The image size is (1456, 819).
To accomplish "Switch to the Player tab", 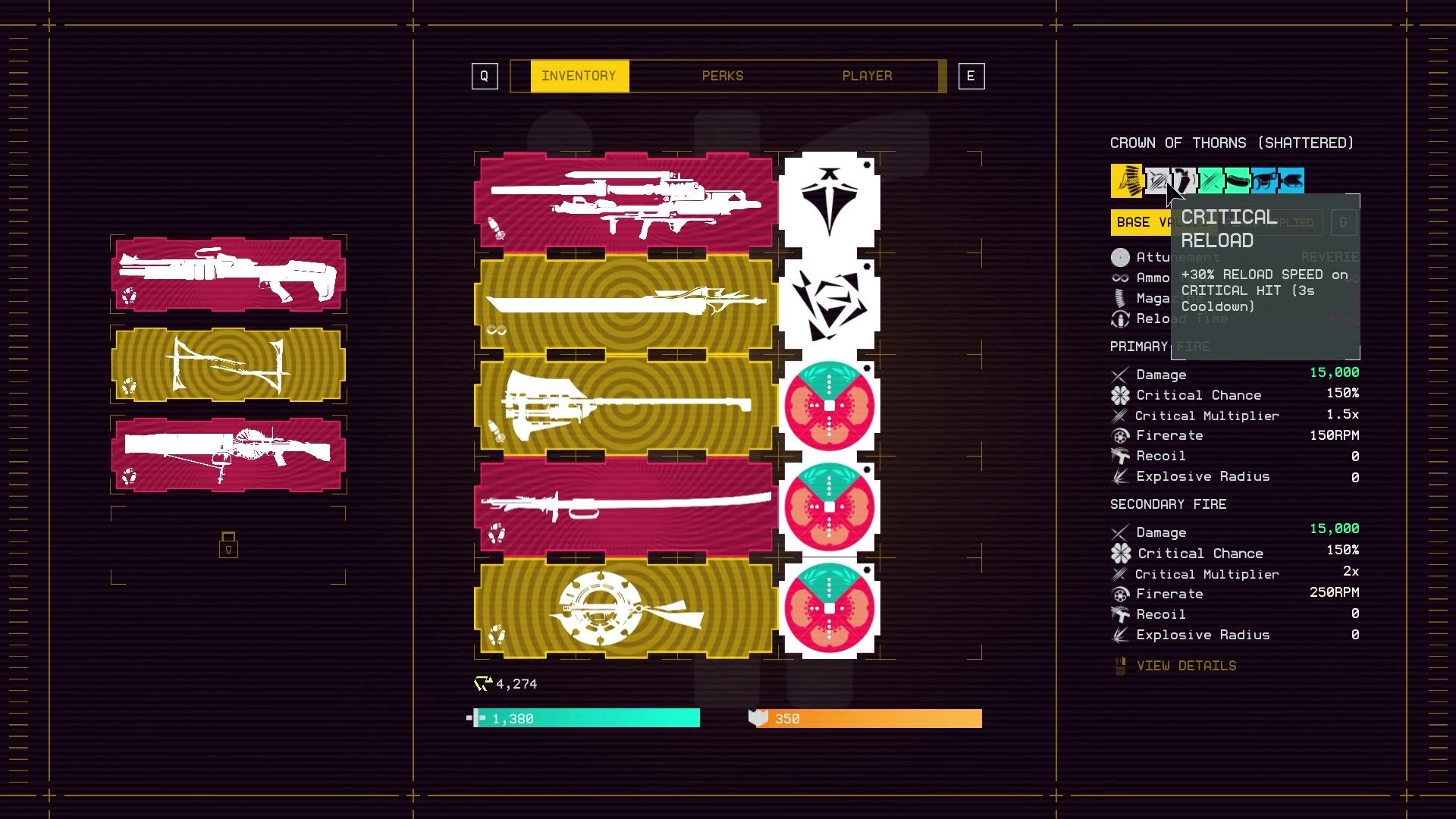I will click(x=867, y=76).
